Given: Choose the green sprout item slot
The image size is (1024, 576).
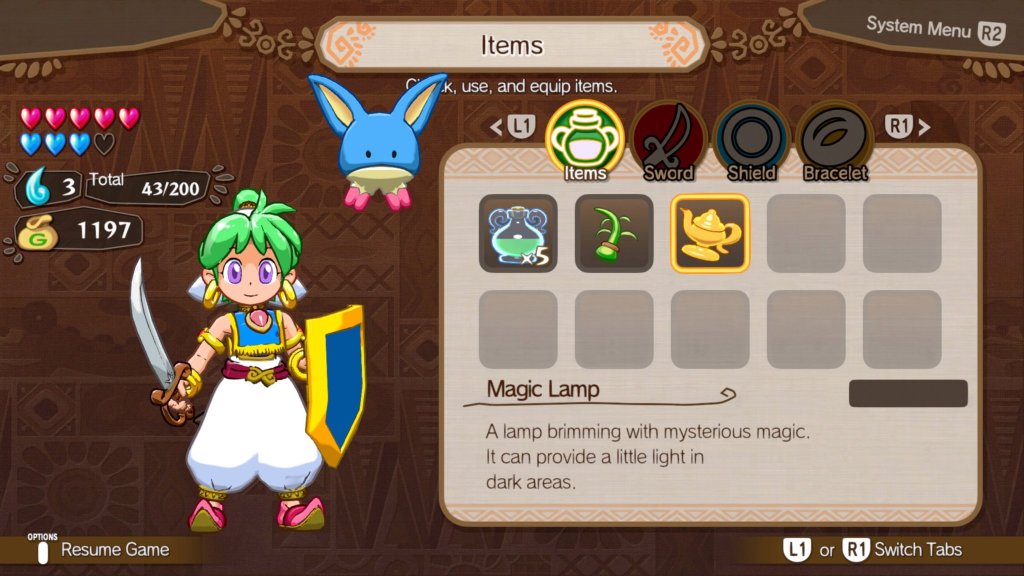Looking at the screenshot, I should coord(614,233).
